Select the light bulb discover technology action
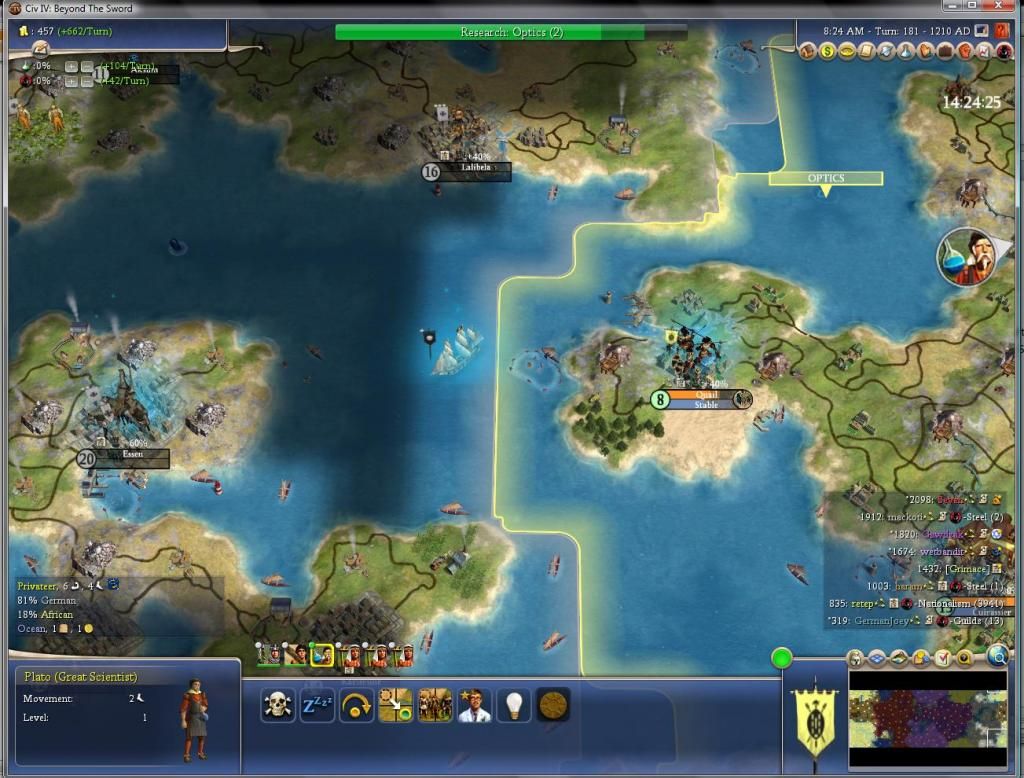Screen dimensions: 1024x778 (514, 705)
